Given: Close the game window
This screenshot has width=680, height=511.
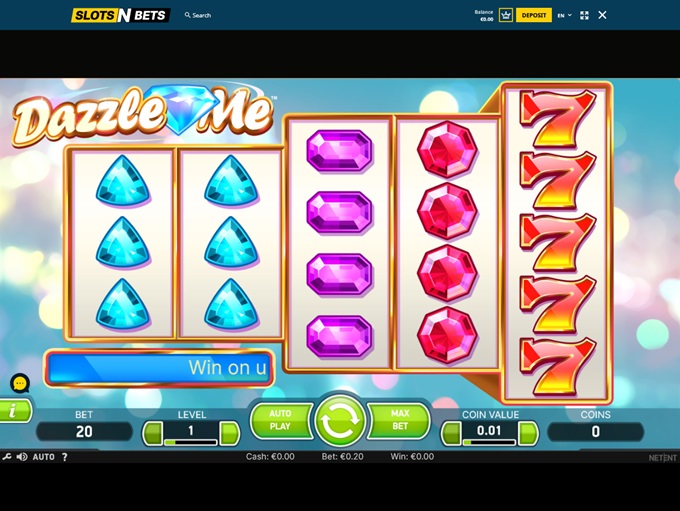Looking at the screenshot, I should pos(602,15).
